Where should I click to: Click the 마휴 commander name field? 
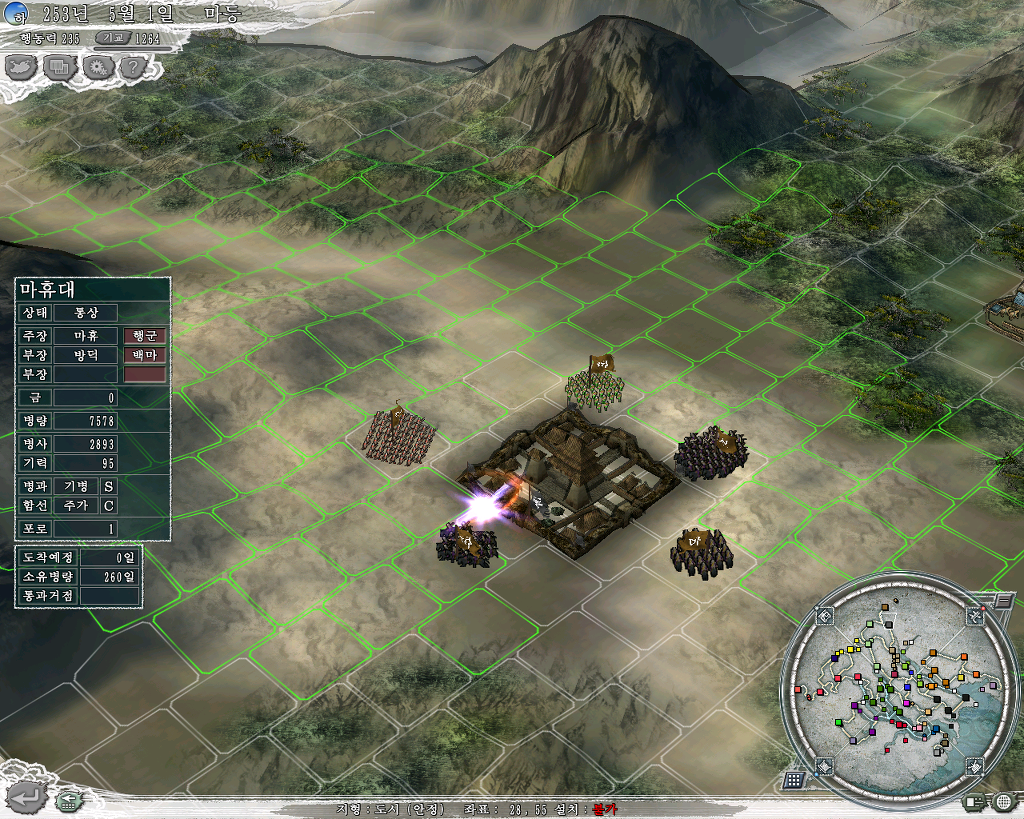click(x=85, y=335)
